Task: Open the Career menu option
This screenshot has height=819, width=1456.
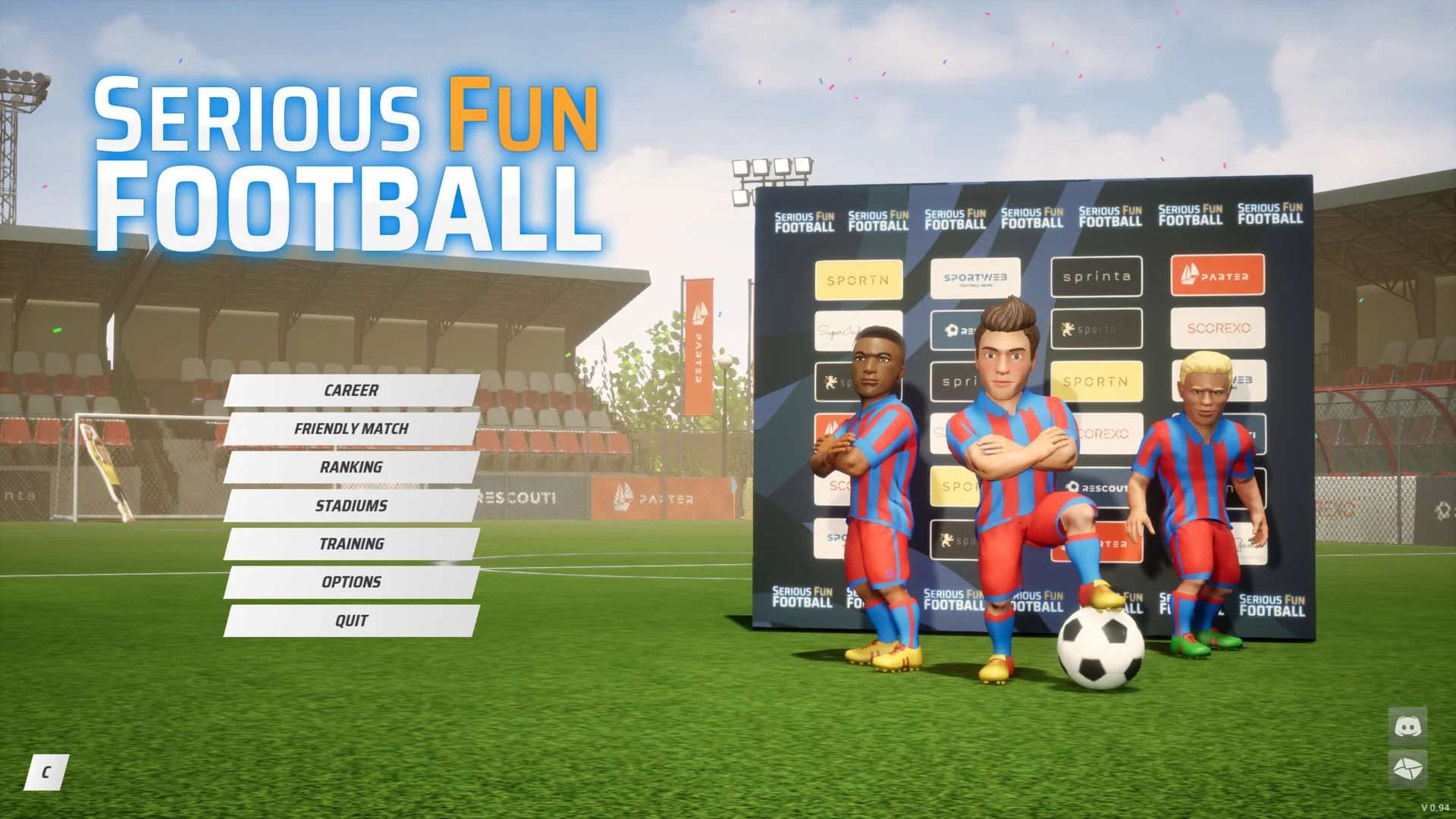Action: click(x=350, y=391)
